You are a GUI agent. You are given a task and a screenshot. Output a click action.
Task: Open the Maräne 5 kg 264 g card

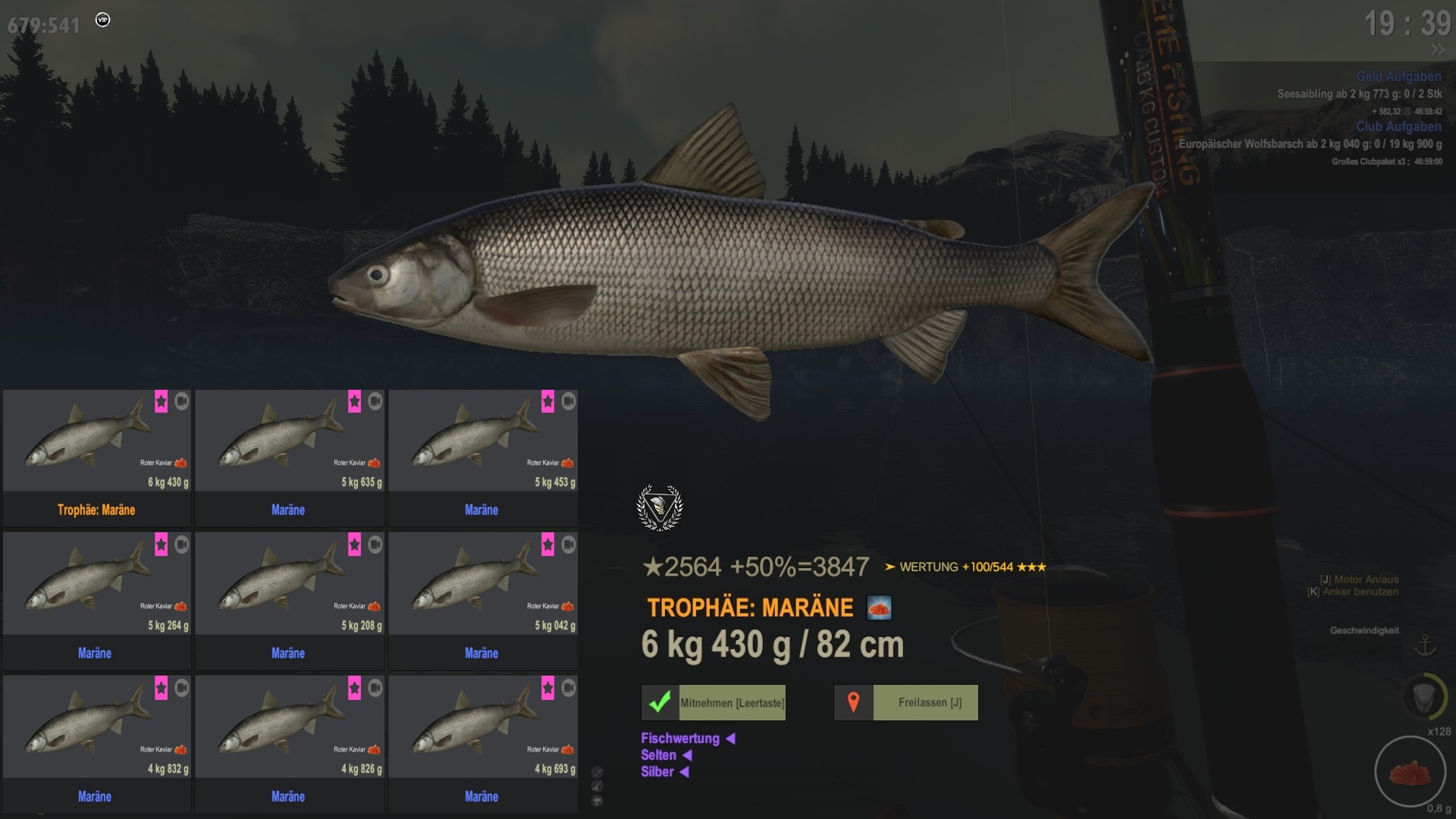[x=97, y=600]
